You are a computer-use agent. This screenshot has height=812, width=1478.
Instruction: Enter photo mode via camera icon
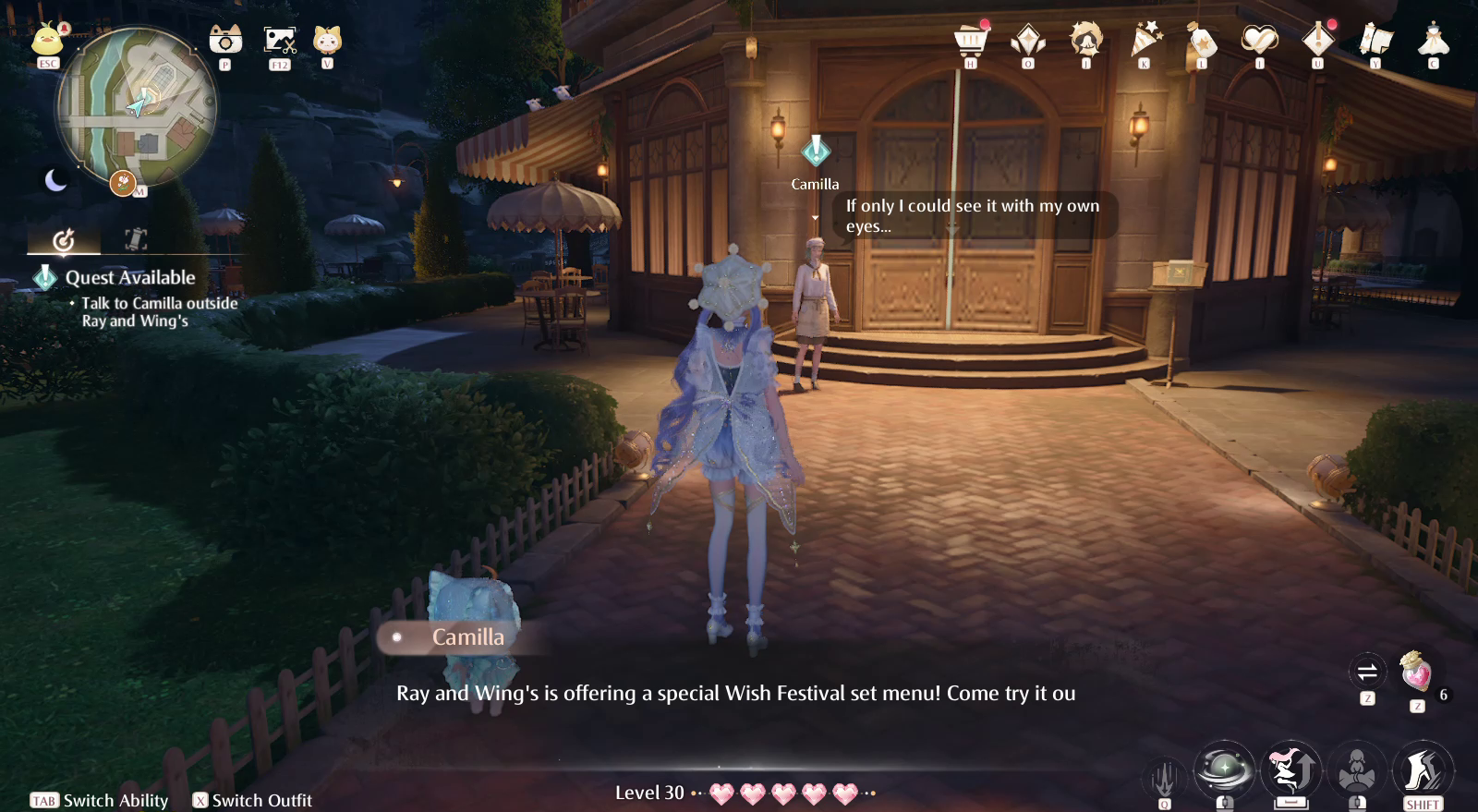tap(224, 41)
